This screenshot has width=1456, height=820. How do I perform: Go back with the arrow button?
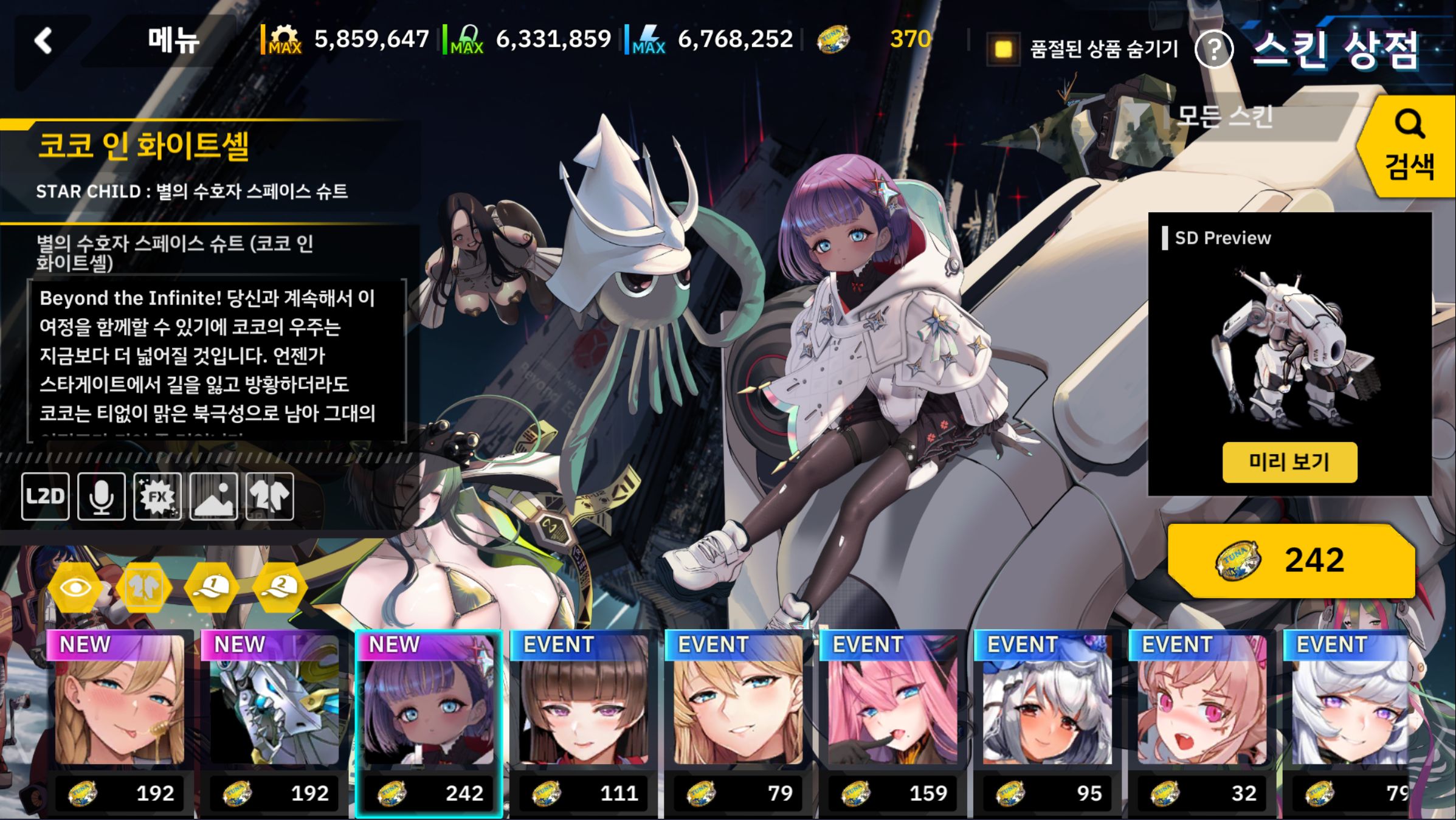[x=44, y=41]
